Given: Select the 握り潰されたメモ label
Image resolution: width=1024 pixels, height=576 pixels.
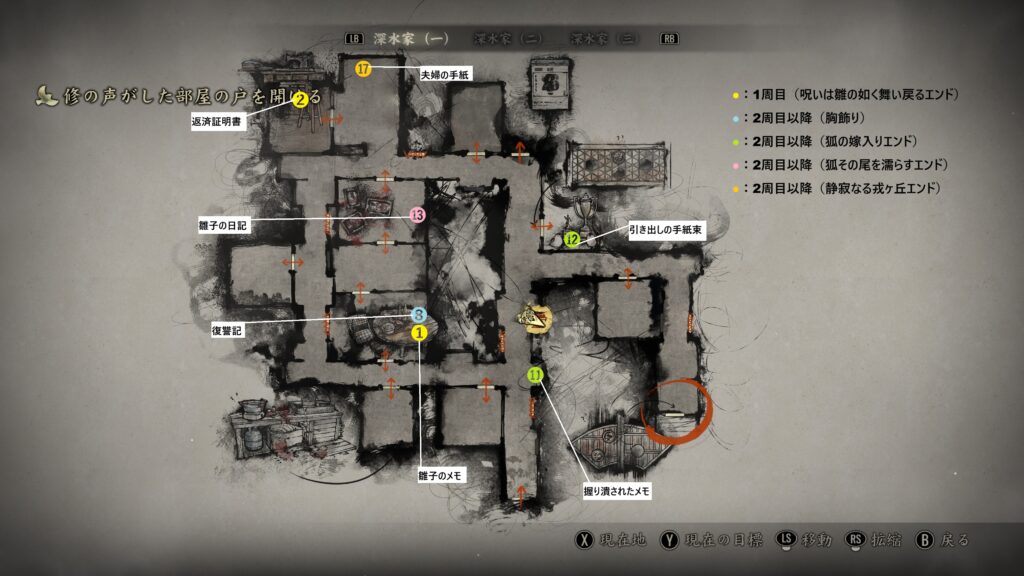Looking at the screenshot, I should [x=618, y=491].
